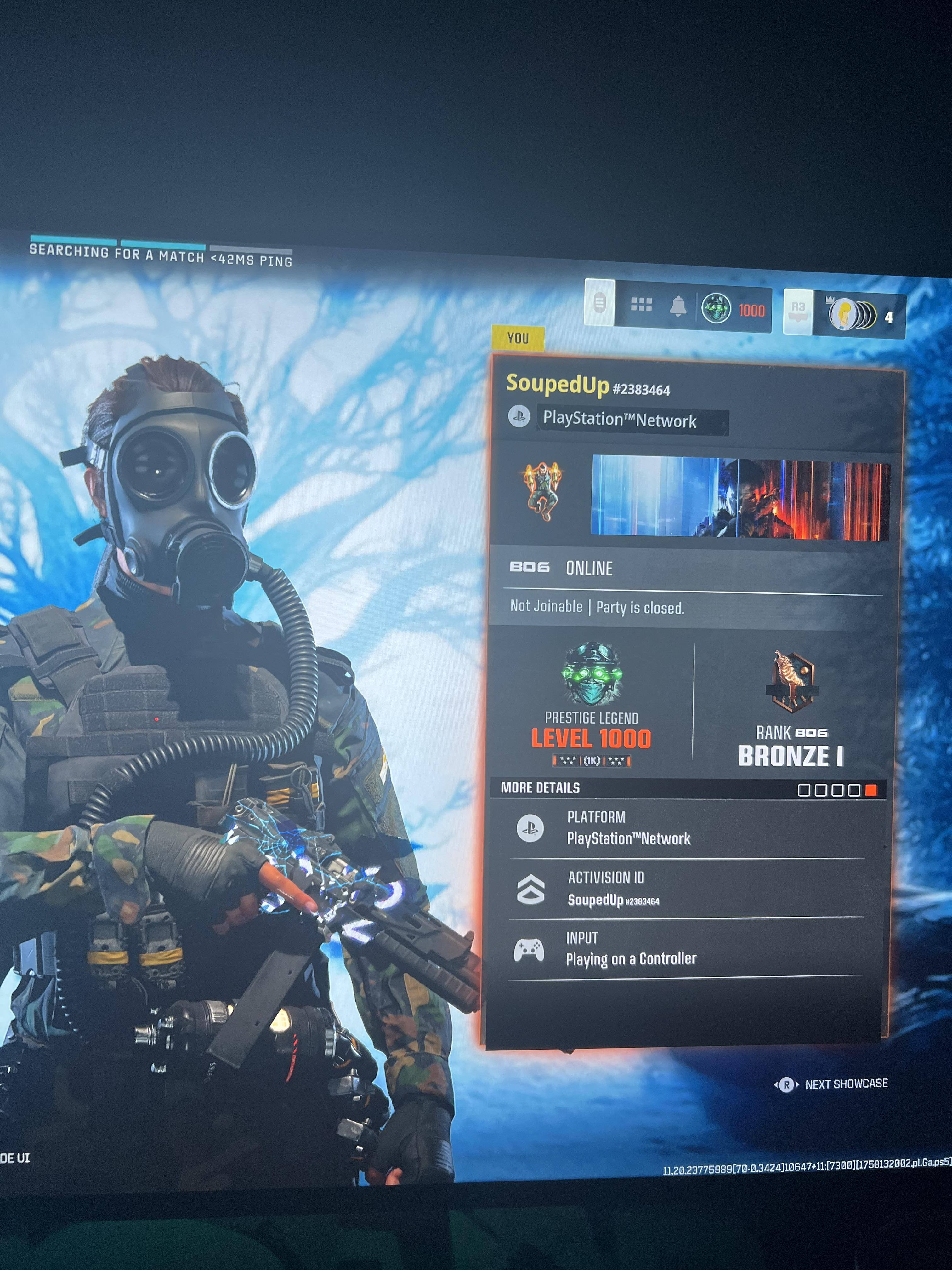Open the notifications bell
Viewport: 952px width, 1270px height.
coord(678,306)
